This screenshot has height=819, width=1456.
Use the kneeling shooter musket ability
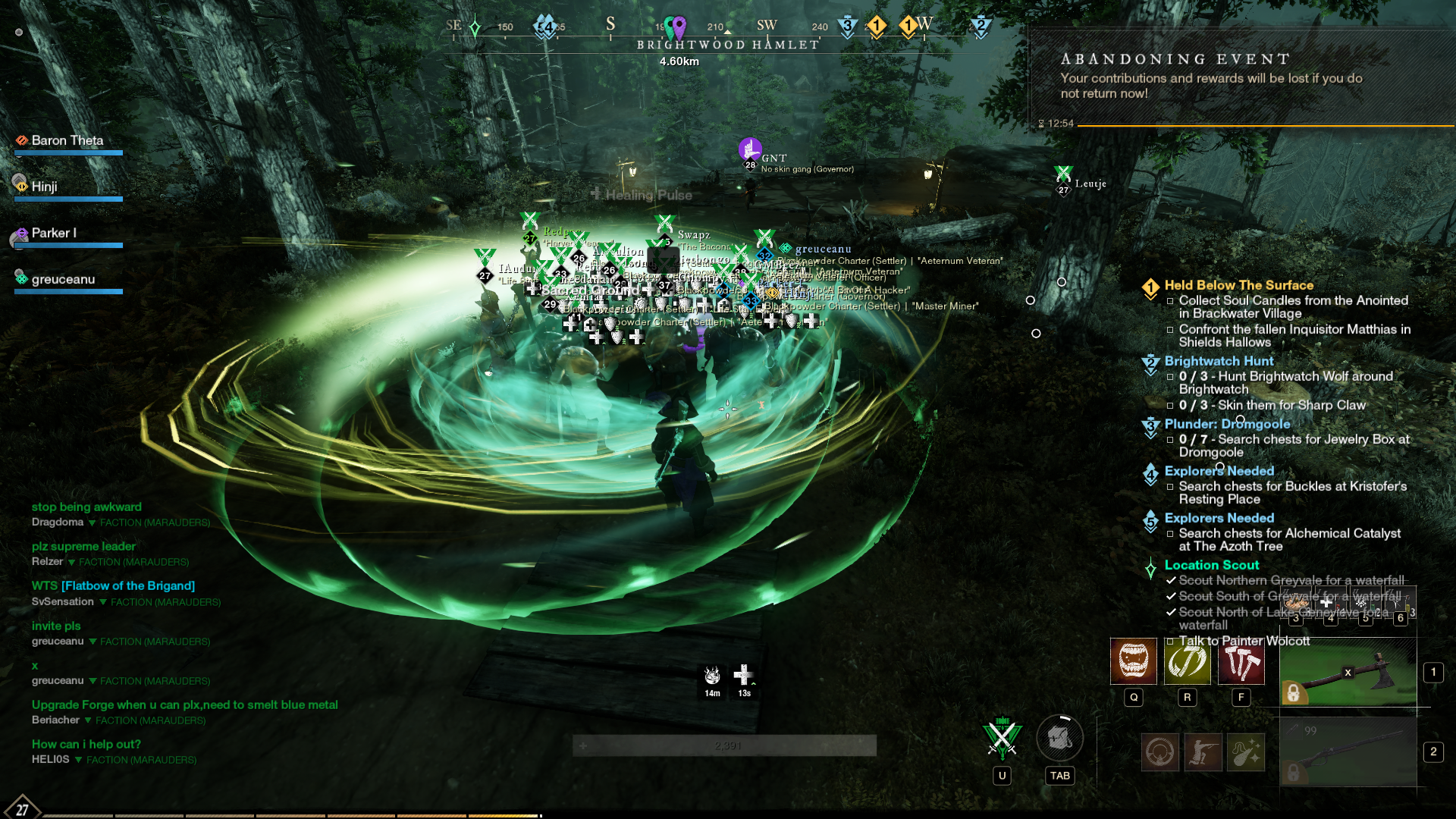[1203, 752]
